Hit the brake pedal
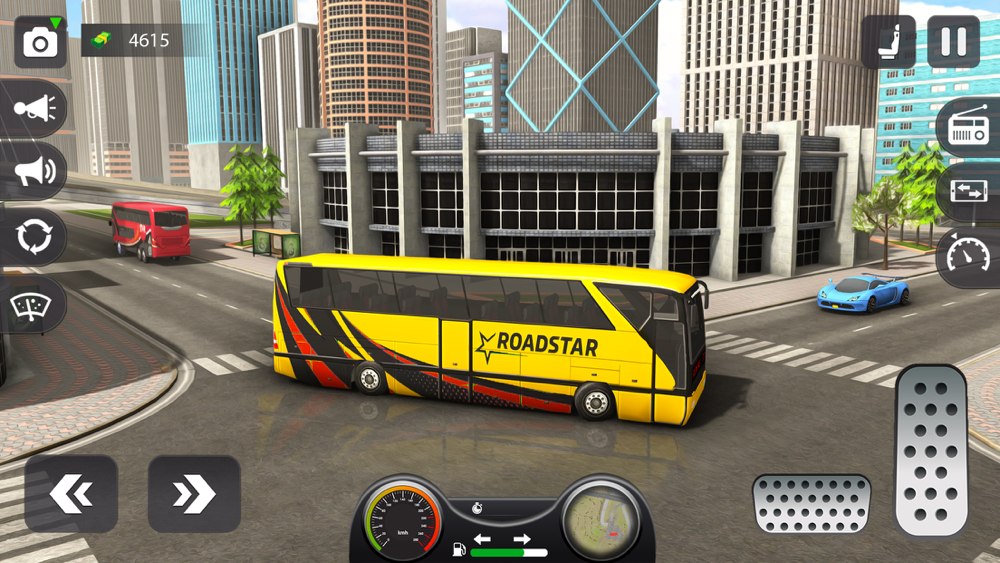1000x563 pixels. (811, 503)
